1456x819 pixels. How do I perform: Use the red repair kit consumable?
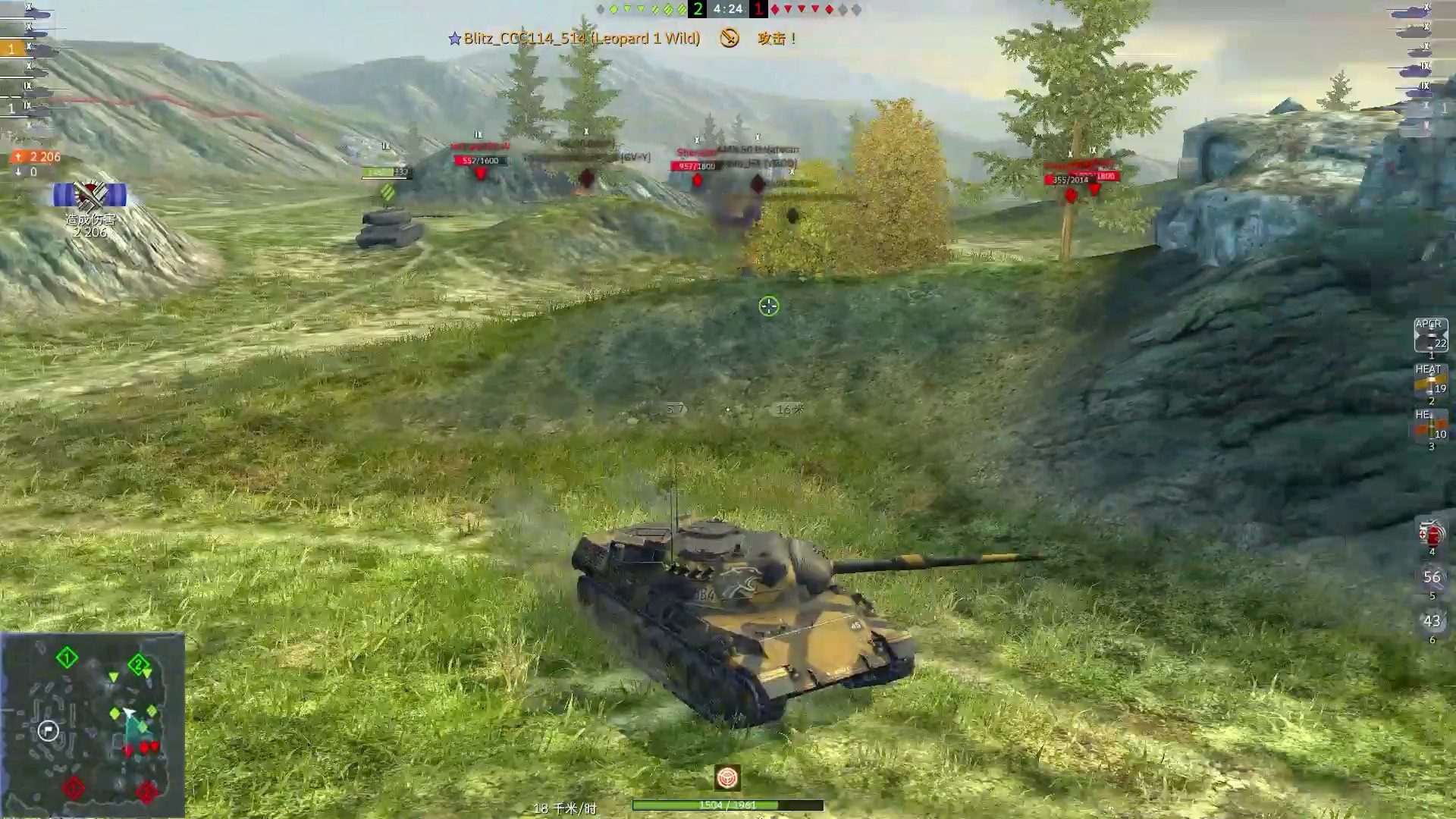[x=1432, y=534]
